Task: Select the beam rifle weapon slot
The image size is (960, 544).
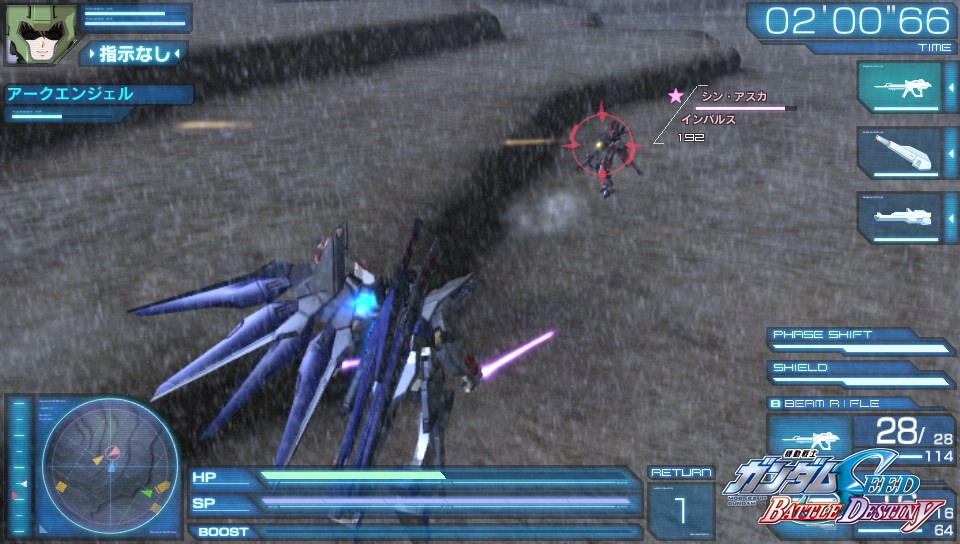Action: tap(899, 87)
